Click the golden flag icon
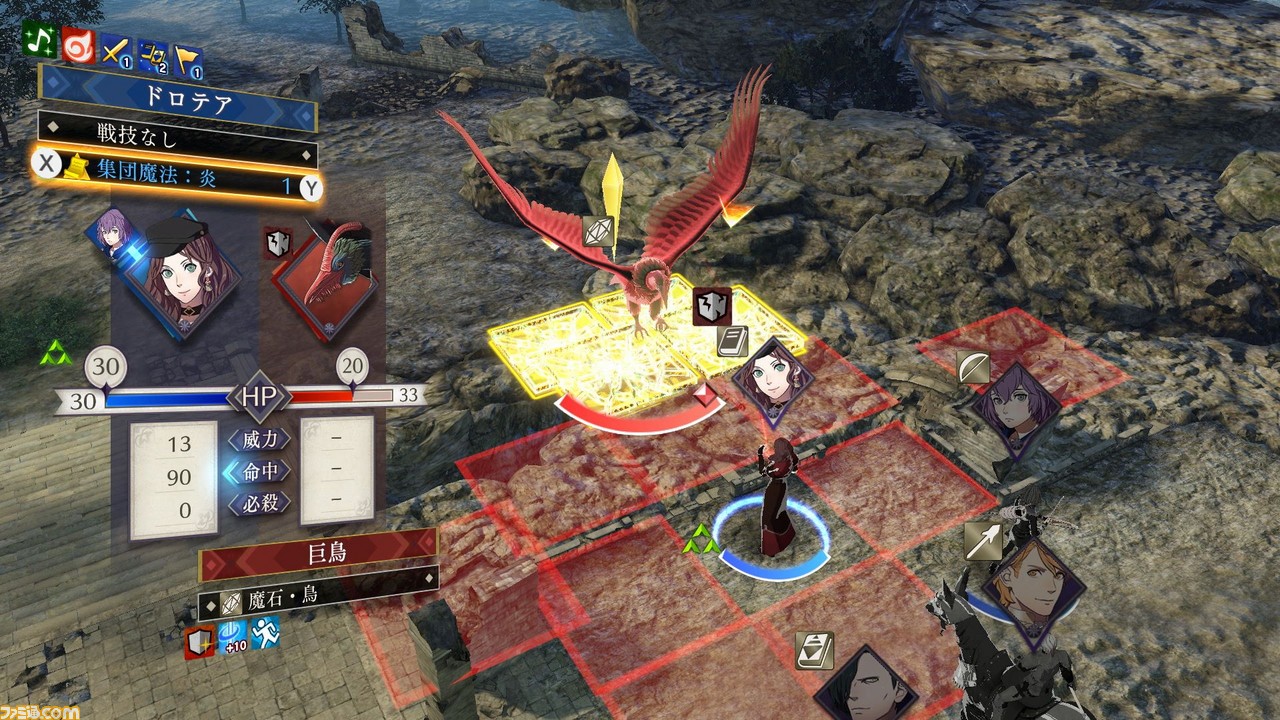Viewport: 1280px width, 720px height. 187,62
